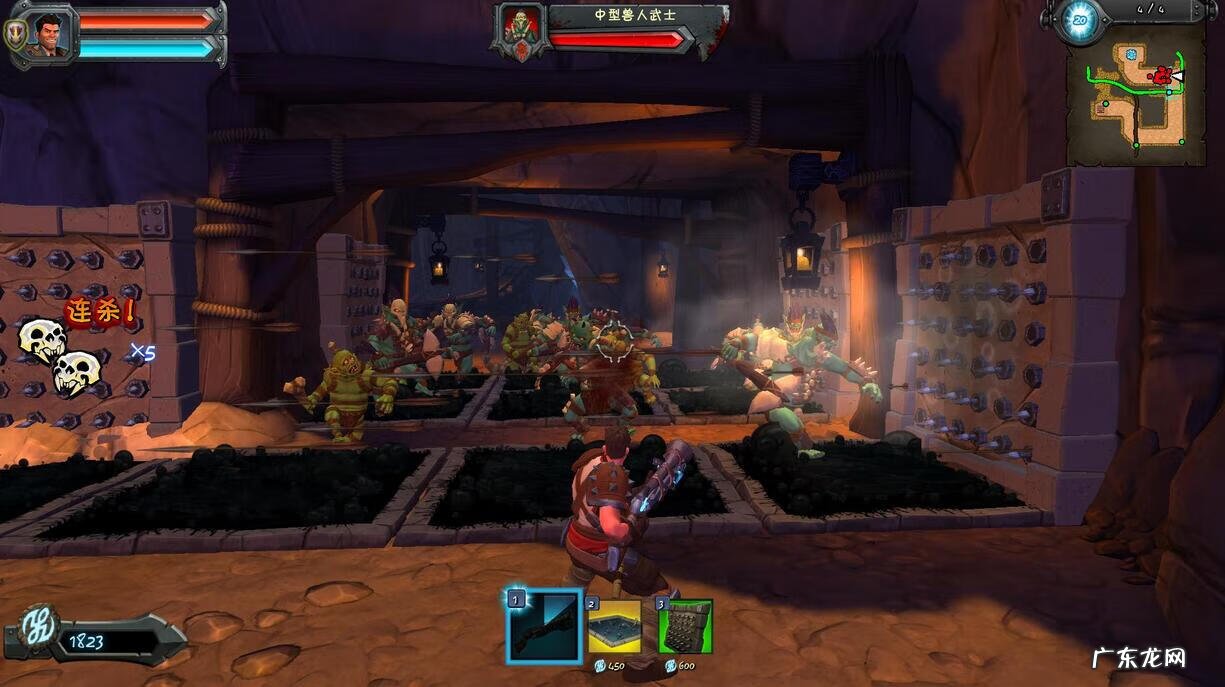The image size is (1225, 687).
Task: Choose the tar pit trap slot
Action: [x=613, y=627]
